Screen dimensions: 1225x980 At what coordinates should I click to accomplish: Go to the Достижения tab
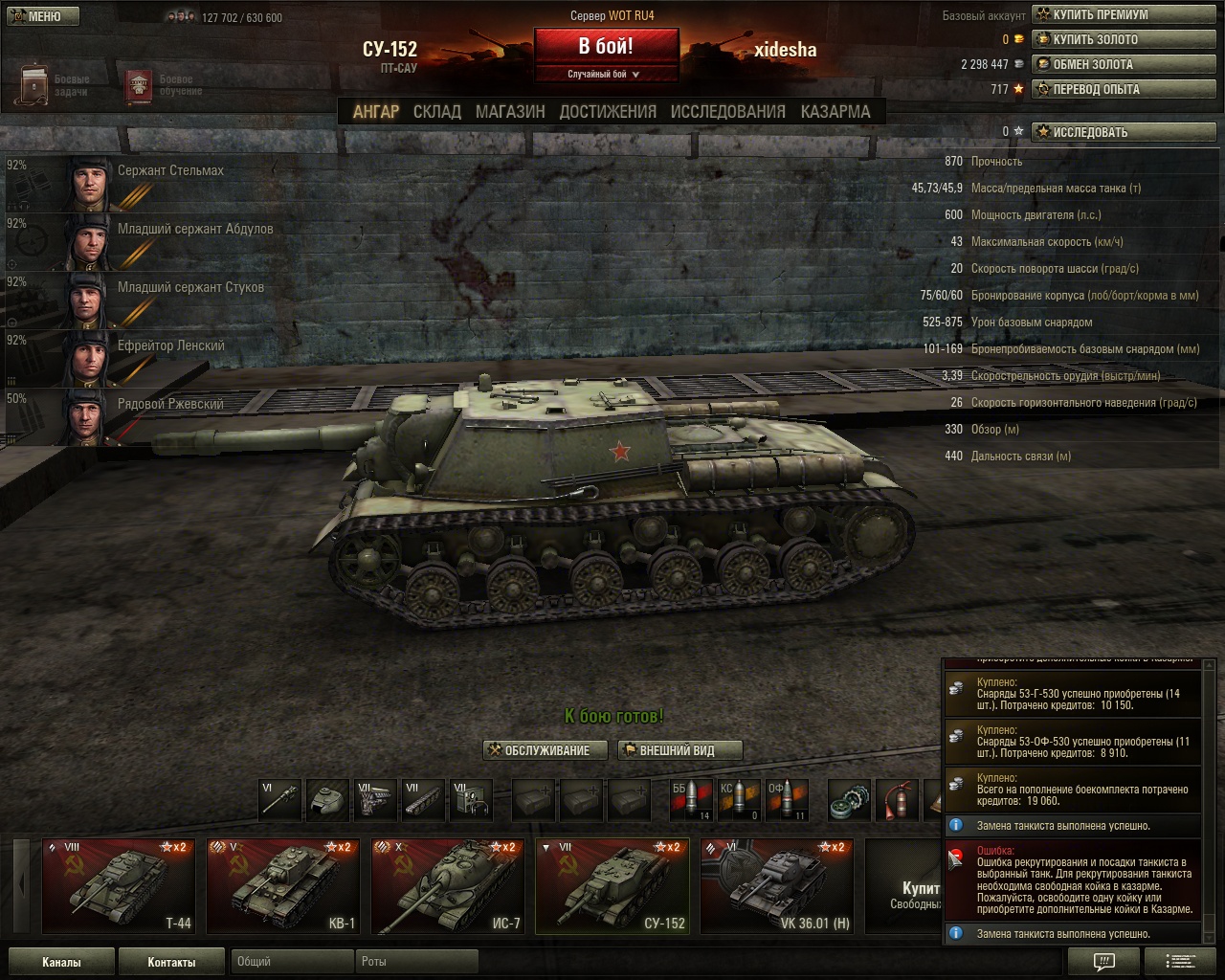tap(608, 112)
